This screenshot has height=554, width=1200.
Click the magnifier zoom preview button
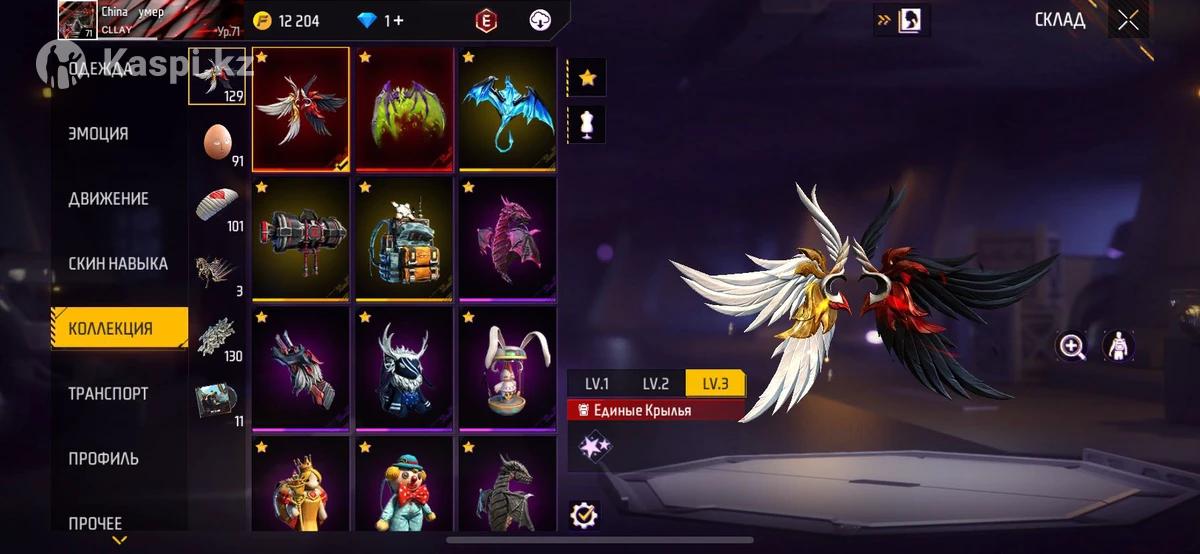coord(1072,347)
